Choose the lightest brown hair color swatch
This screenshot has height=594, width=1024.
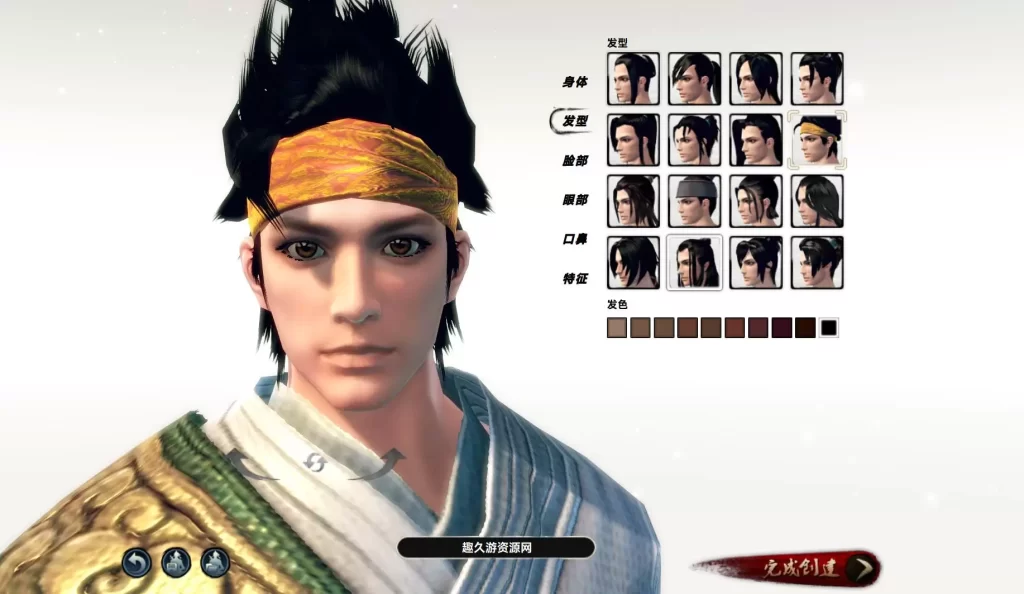pyautogui.click(x=617, y=328)
